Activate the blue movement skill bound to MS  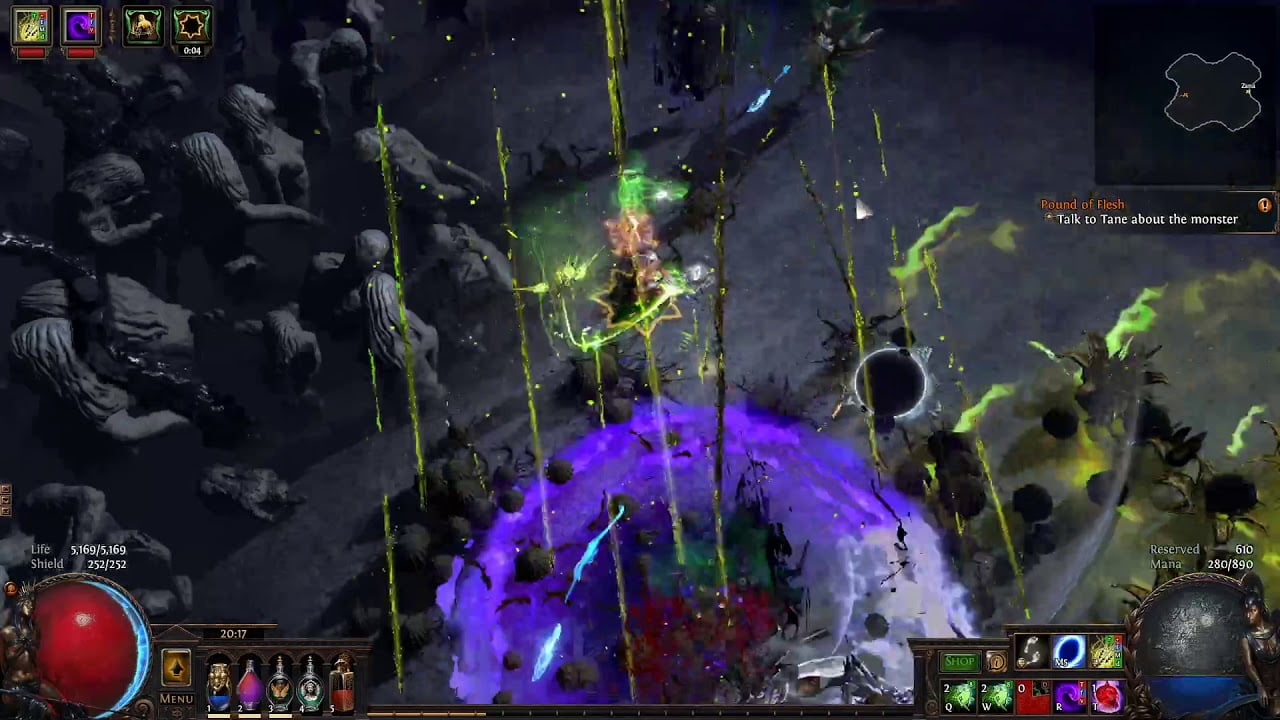pos(1068,653)
